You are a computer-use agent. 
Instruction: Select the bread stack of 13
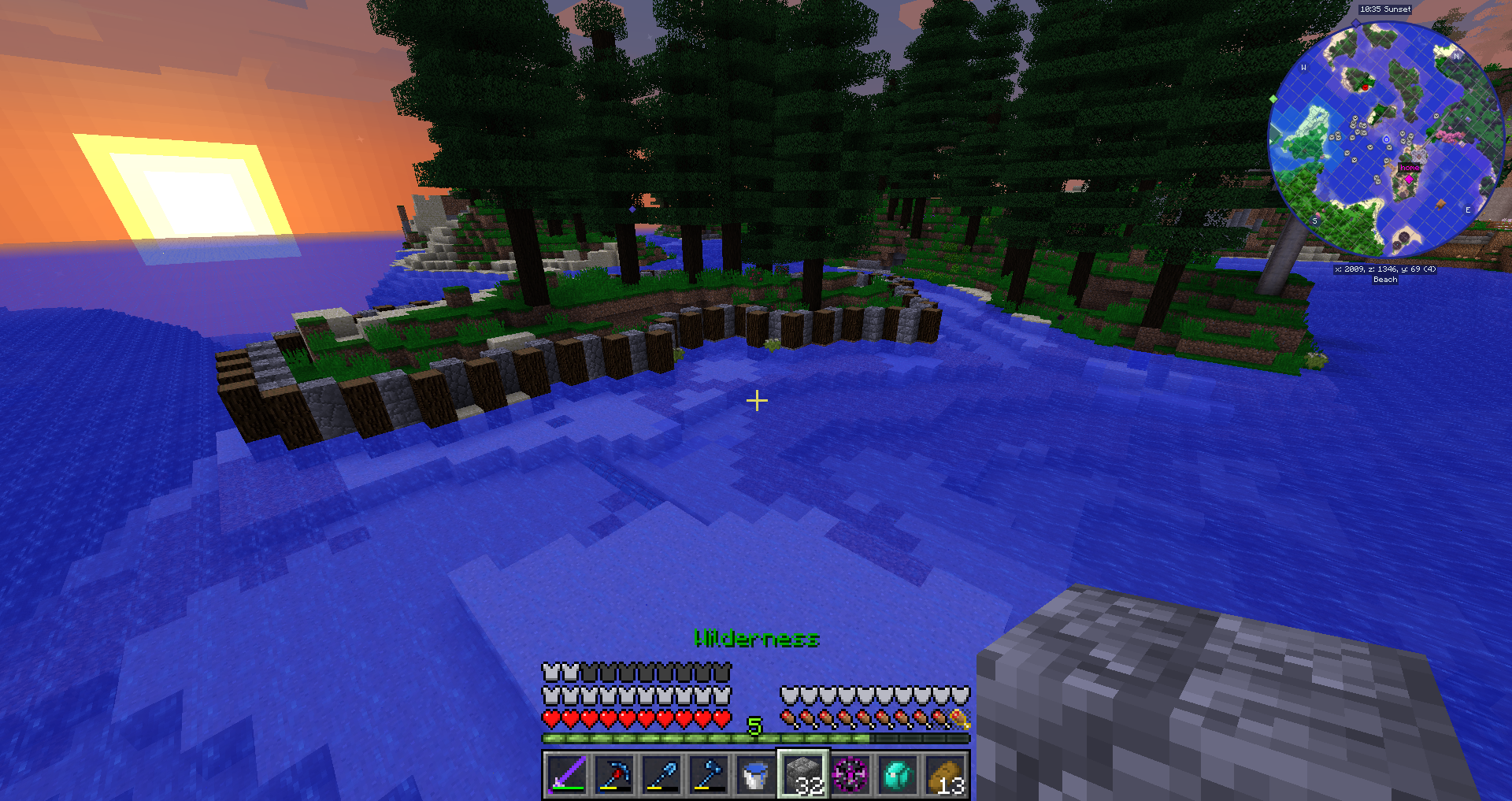coord(946,775)
